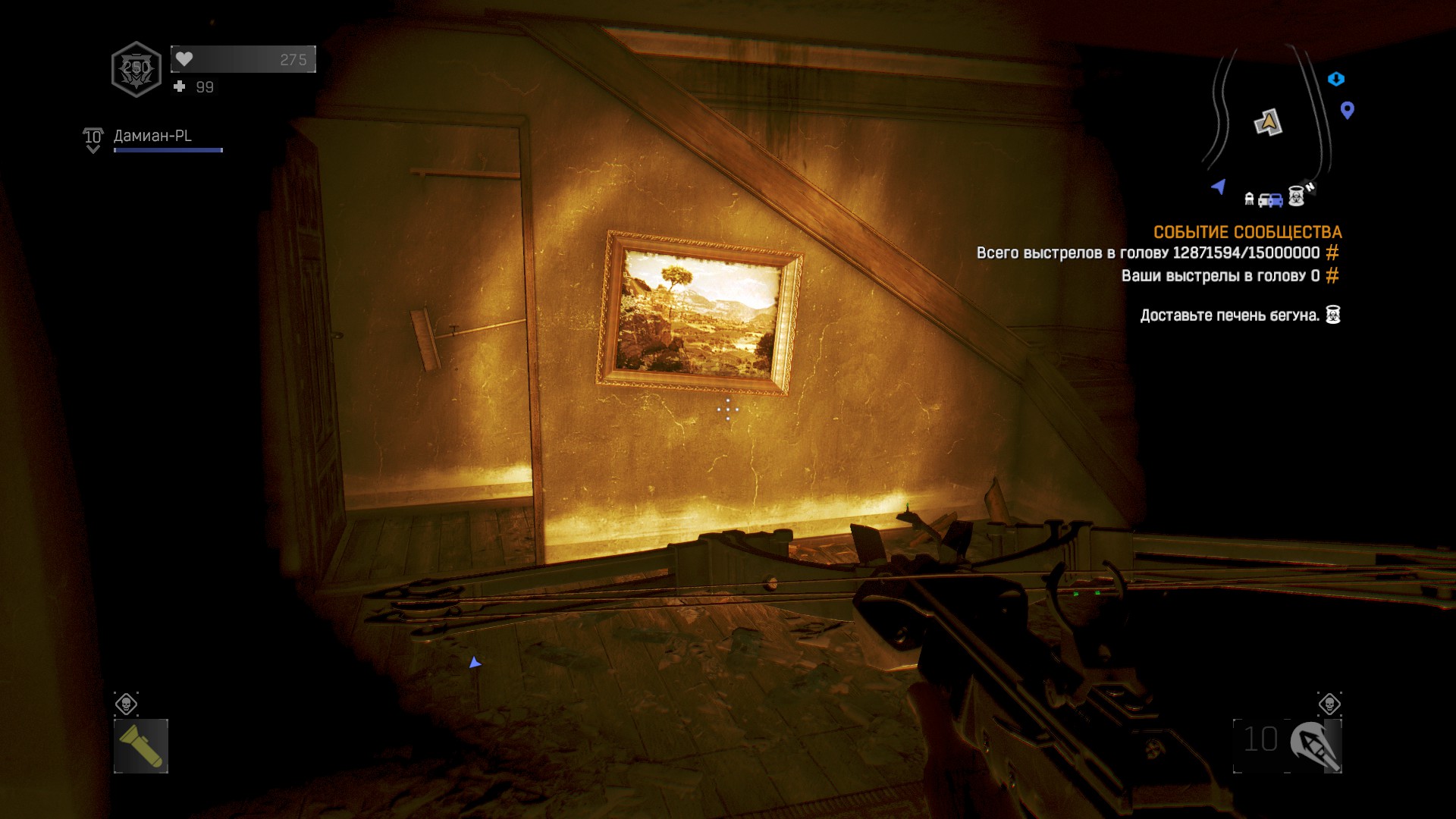Select the crossbow bolt ammo slot

[x=1288, y=746]
